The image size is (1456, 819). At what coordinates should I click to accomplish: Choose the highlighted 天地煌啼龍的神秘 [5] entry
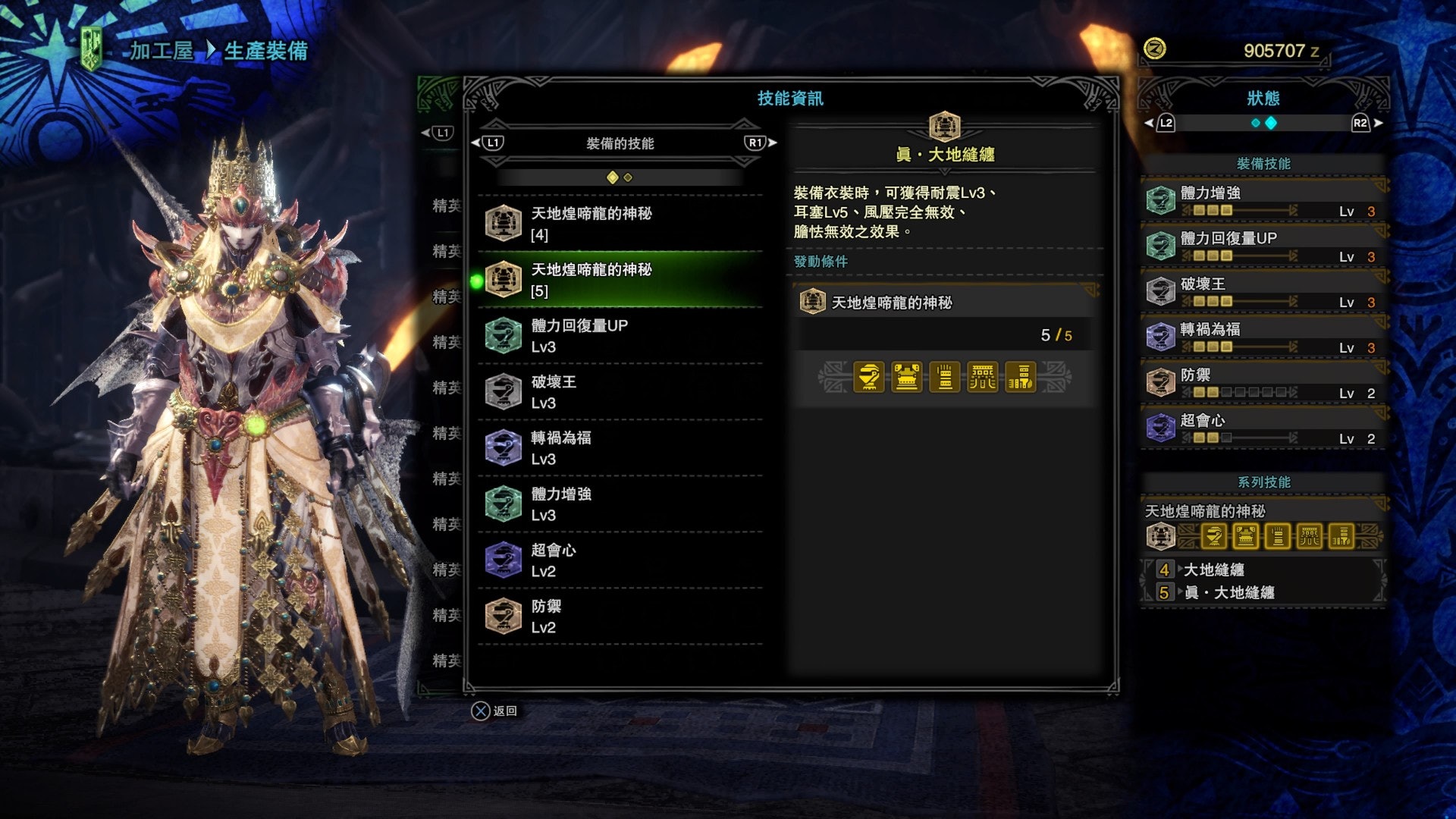pos(620,280)
